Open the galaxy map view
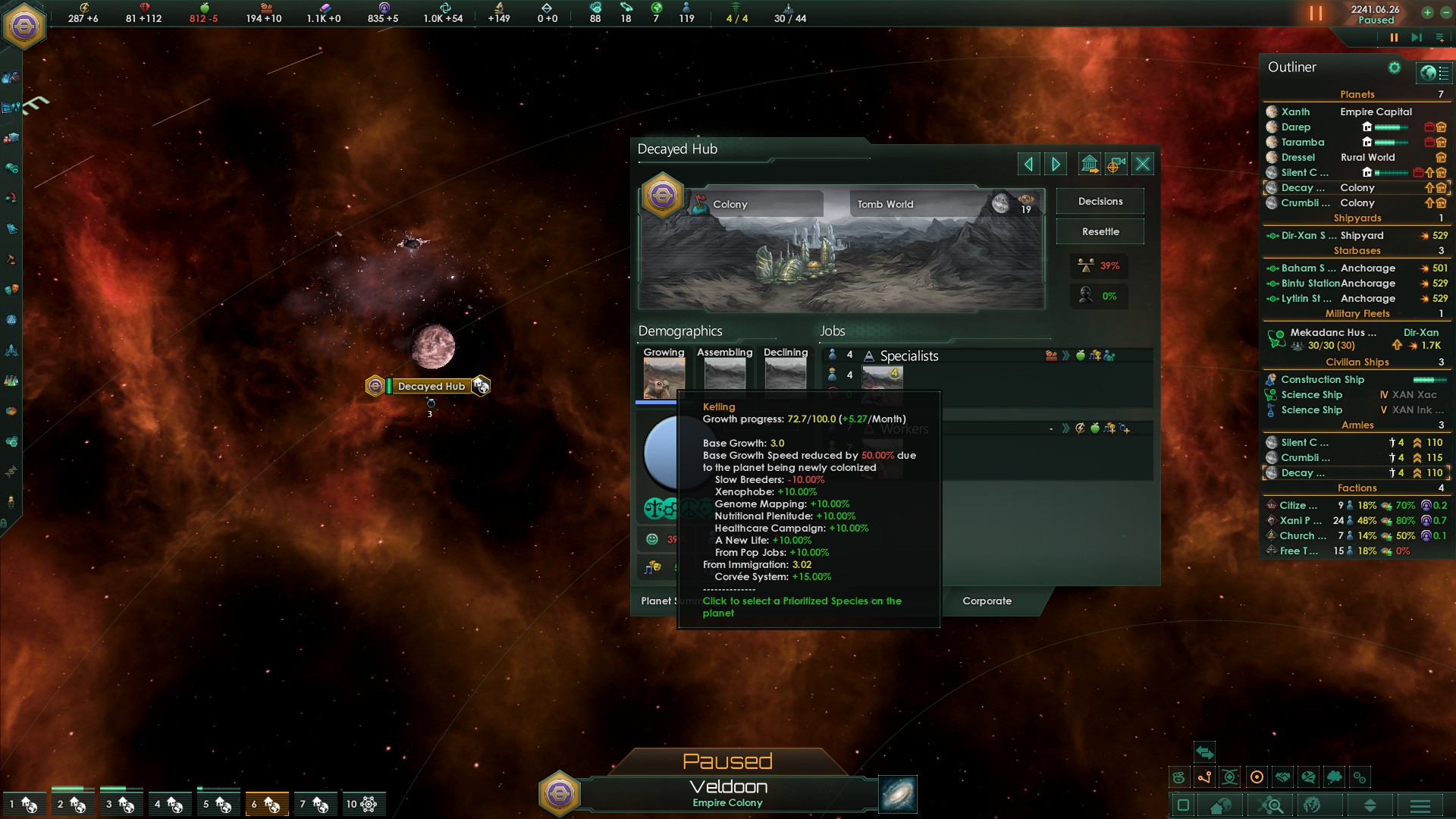The image size is (1456, 819). click(x=898, y=794)
